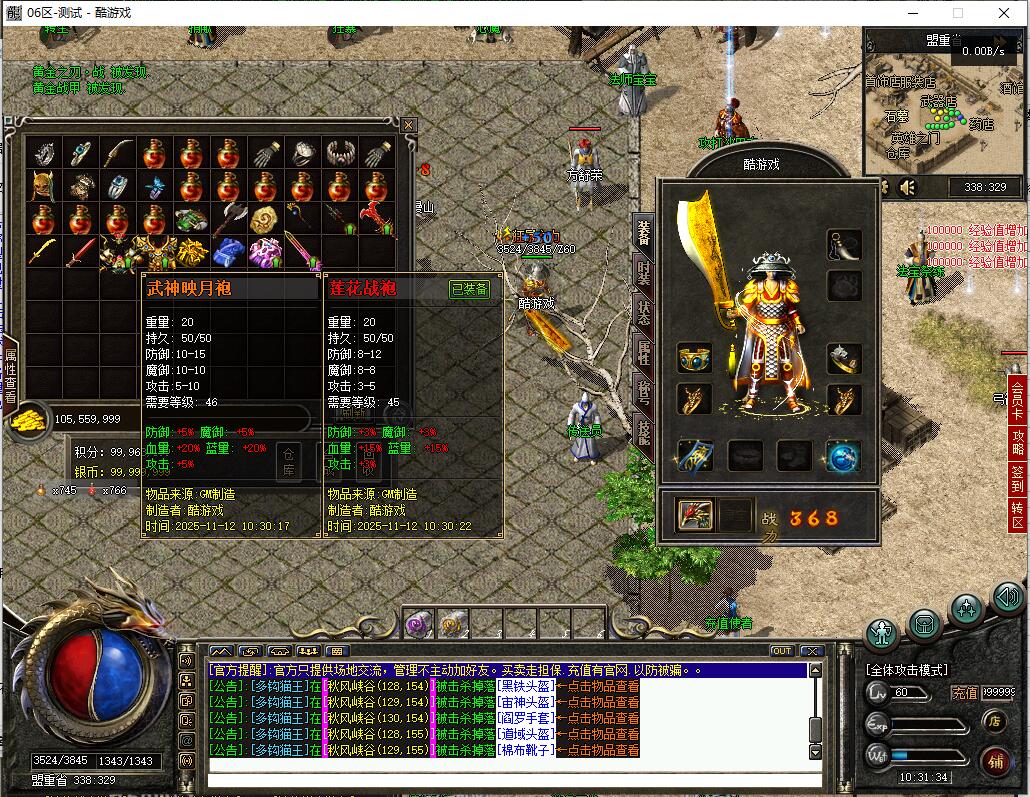The height and width of the screenshot is (797, 1030).
Task: Select the equipped gold bracelet slot
Action: (x=694, y=358)
